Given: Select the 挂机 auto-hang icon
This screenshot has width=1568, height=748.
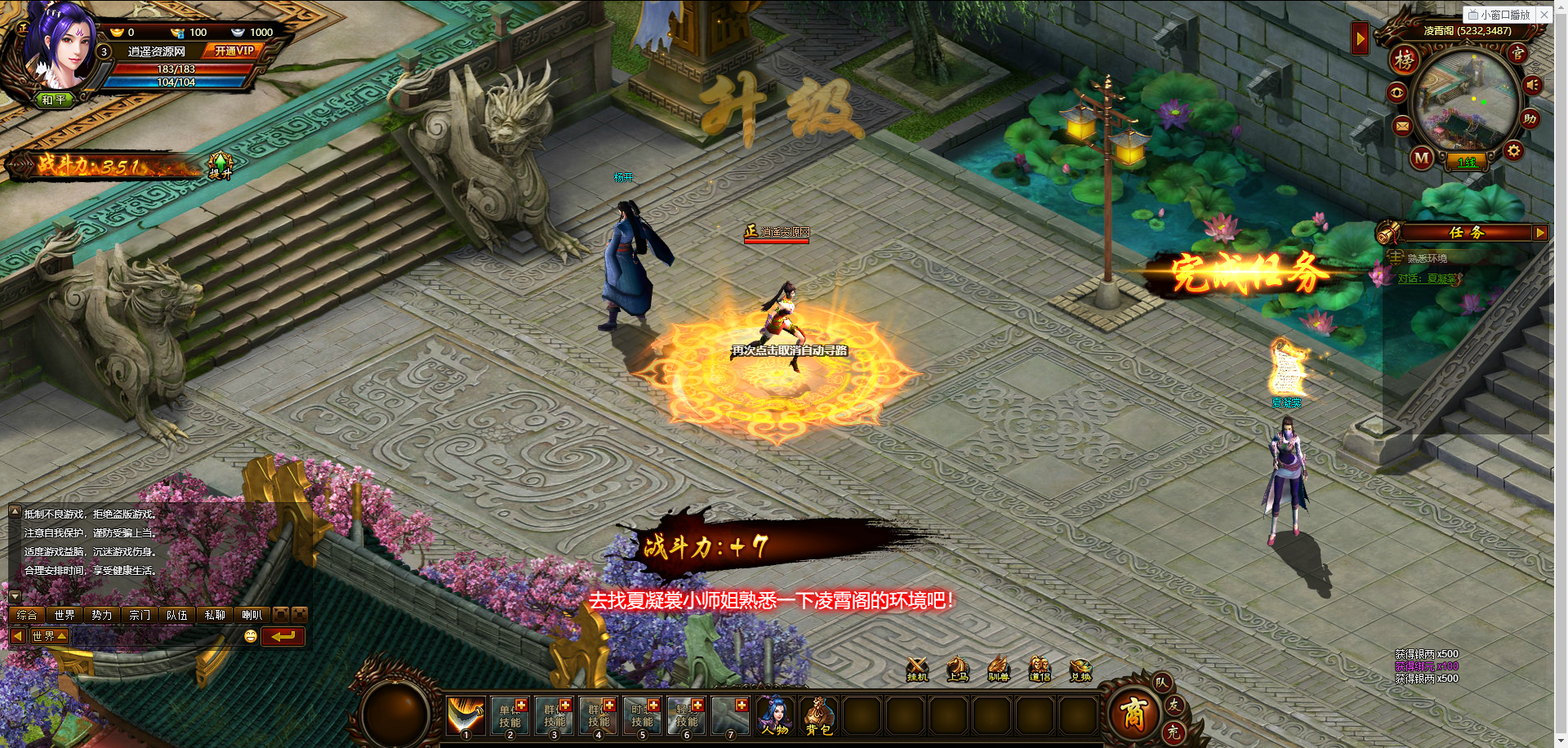Looking at the screenshot, I should 916,669.
